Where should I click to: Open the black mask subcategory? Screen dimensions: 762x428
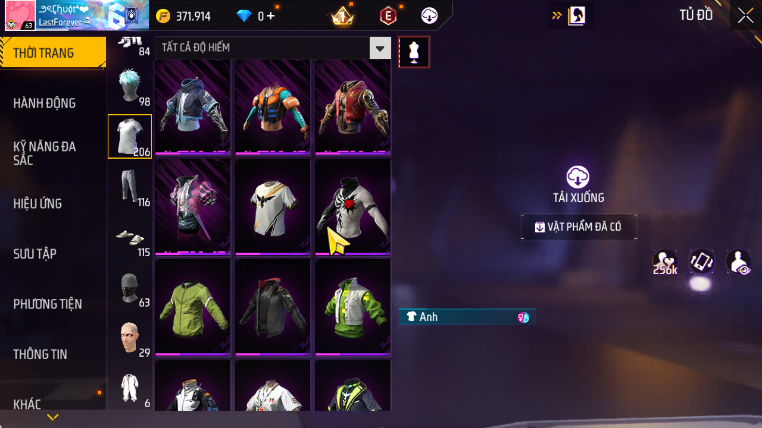[127, 288]
